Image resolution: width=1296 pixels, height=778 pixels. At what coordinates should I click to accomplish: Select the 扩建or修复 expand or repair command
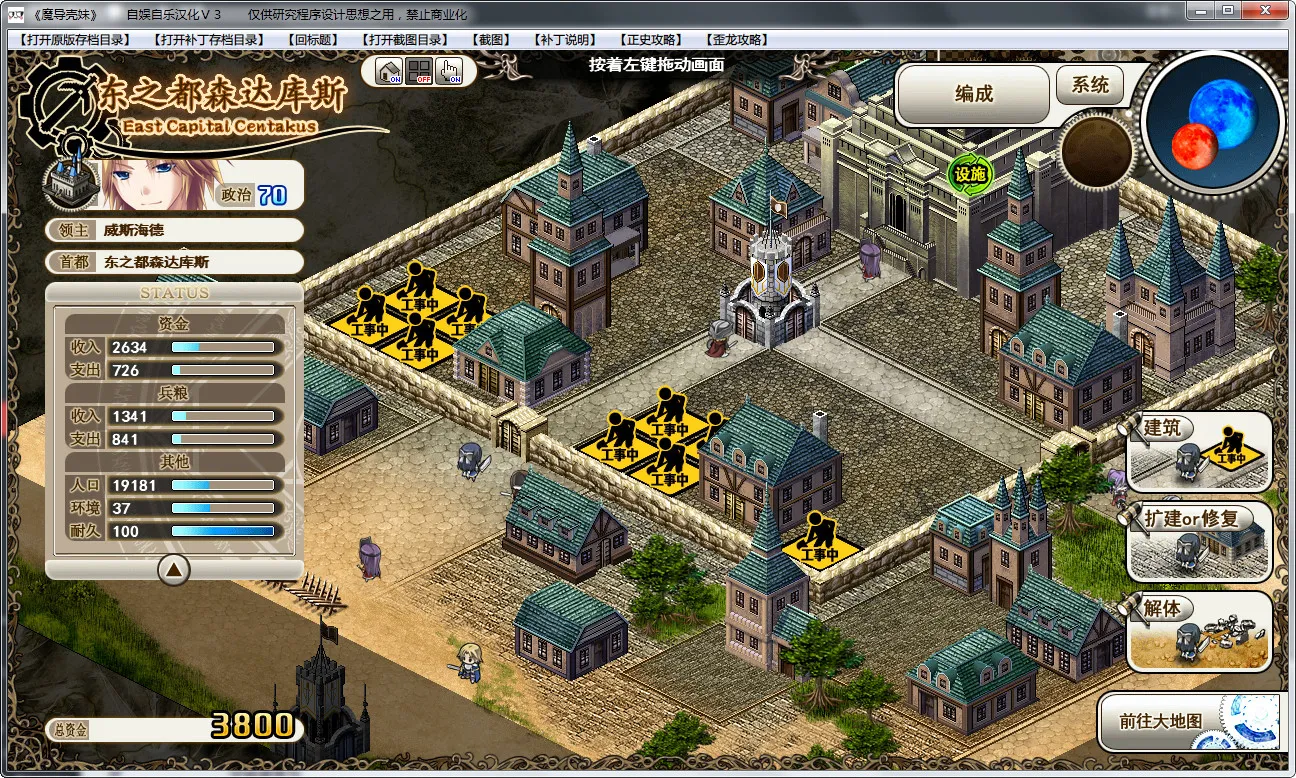pos(1199,540)
